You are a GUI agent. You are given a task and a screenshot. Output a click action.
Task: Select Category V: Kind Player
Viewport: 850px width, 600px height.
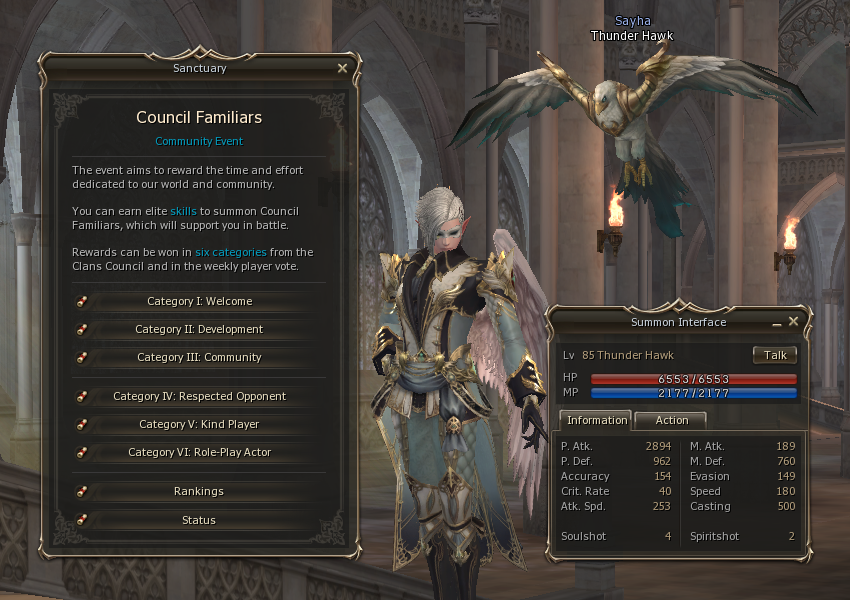pyautogui.click(x=199, y=424)
